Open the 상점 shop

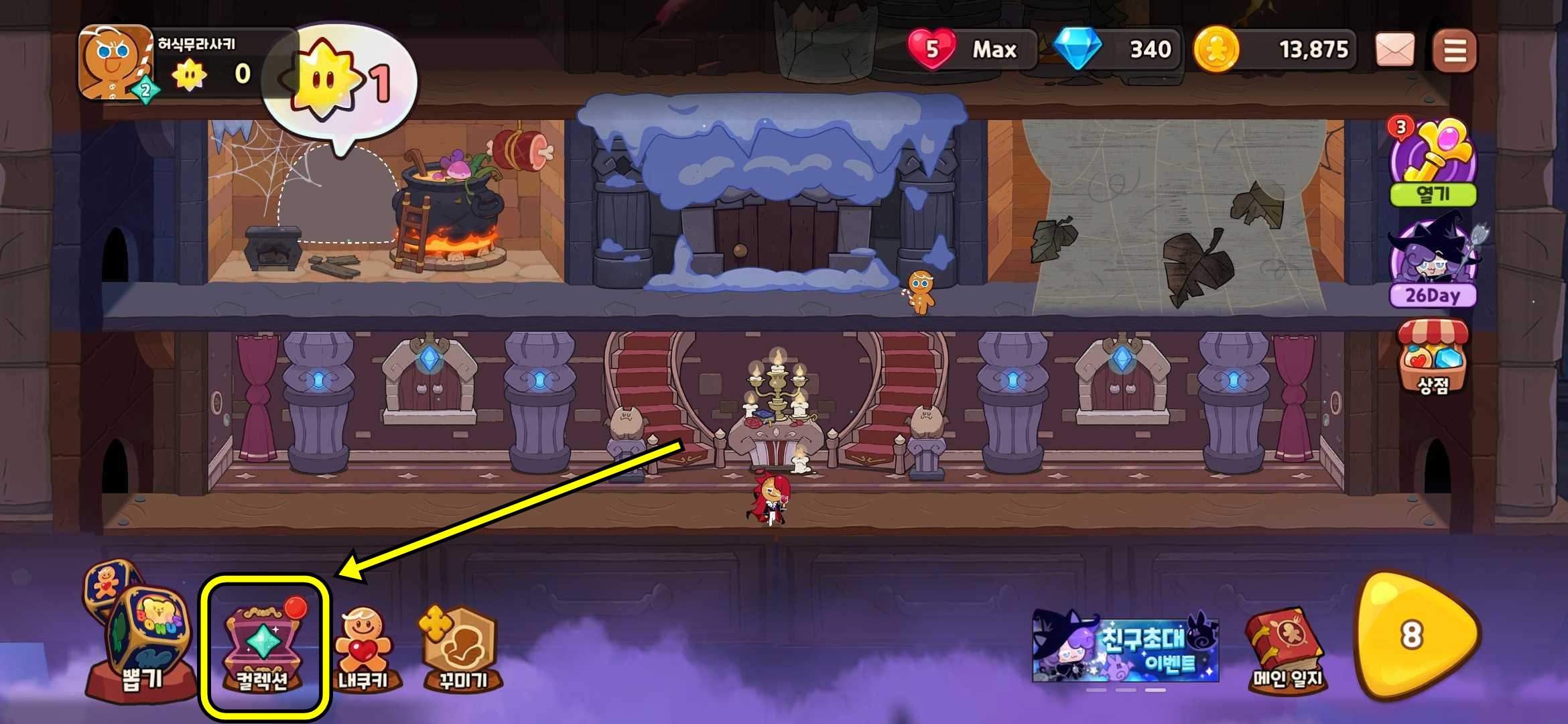(x=1433, y=357)
